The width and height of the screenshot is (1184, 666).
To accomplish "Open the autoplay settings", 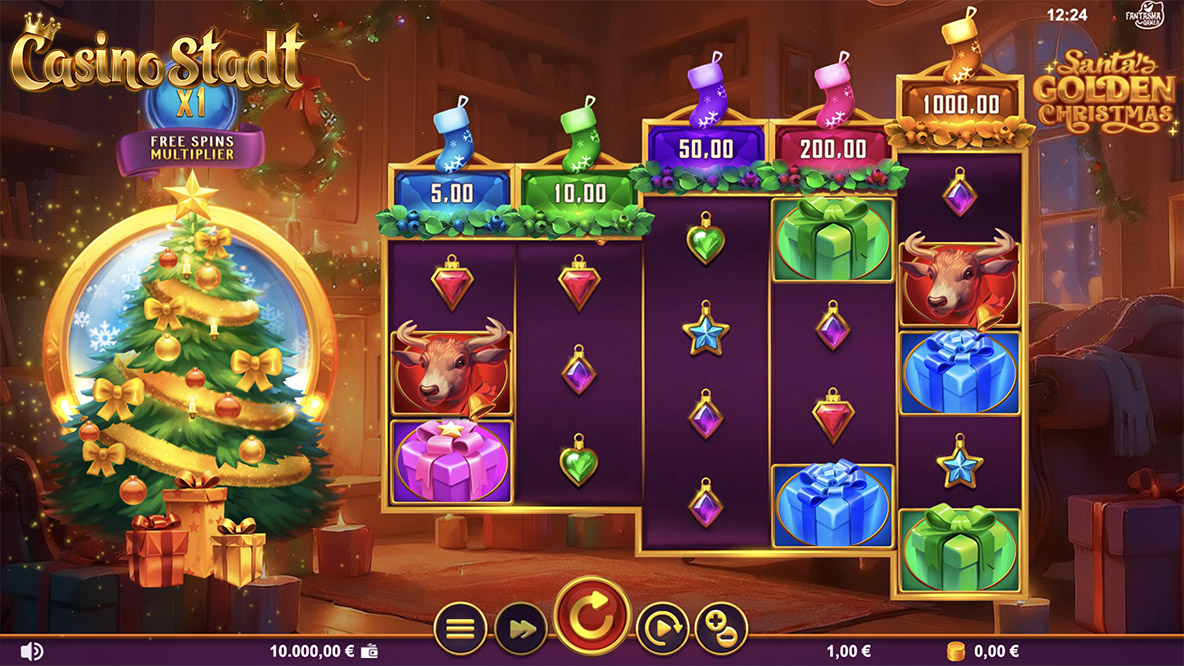I will tap(661, 630).
